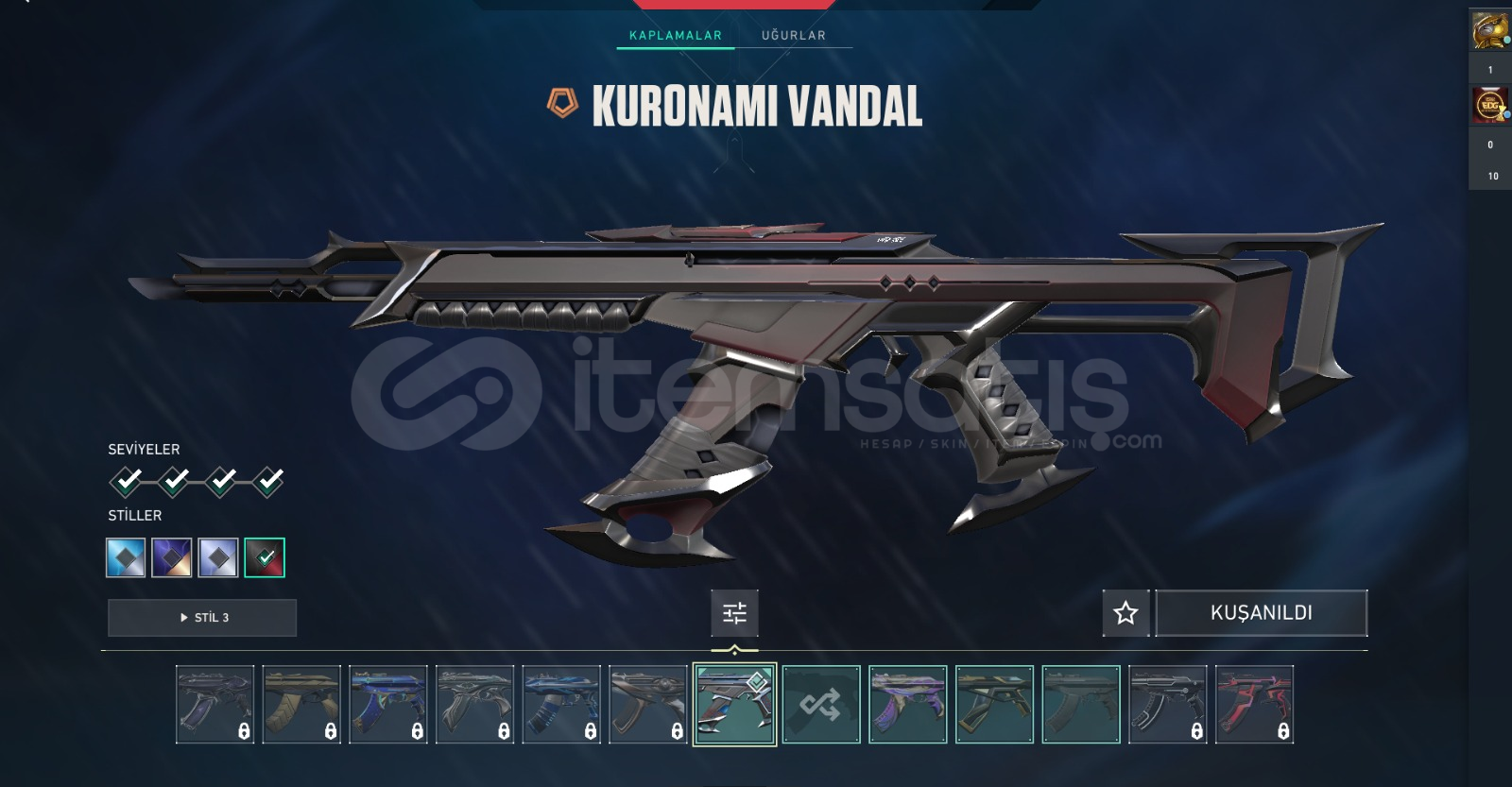Select the blue first style swatch under STİLLER
Image resolution: width=1512 pixels, height=787 pixels.
[126, 557]
